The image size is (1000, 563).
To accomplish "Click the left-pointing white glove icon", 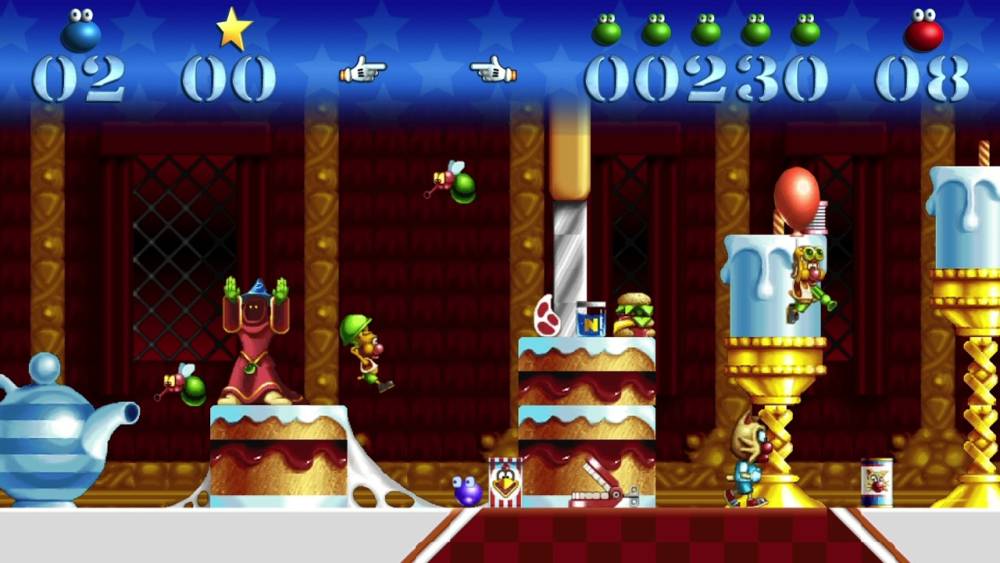I will pyautogui.click(x=492, y=71).
